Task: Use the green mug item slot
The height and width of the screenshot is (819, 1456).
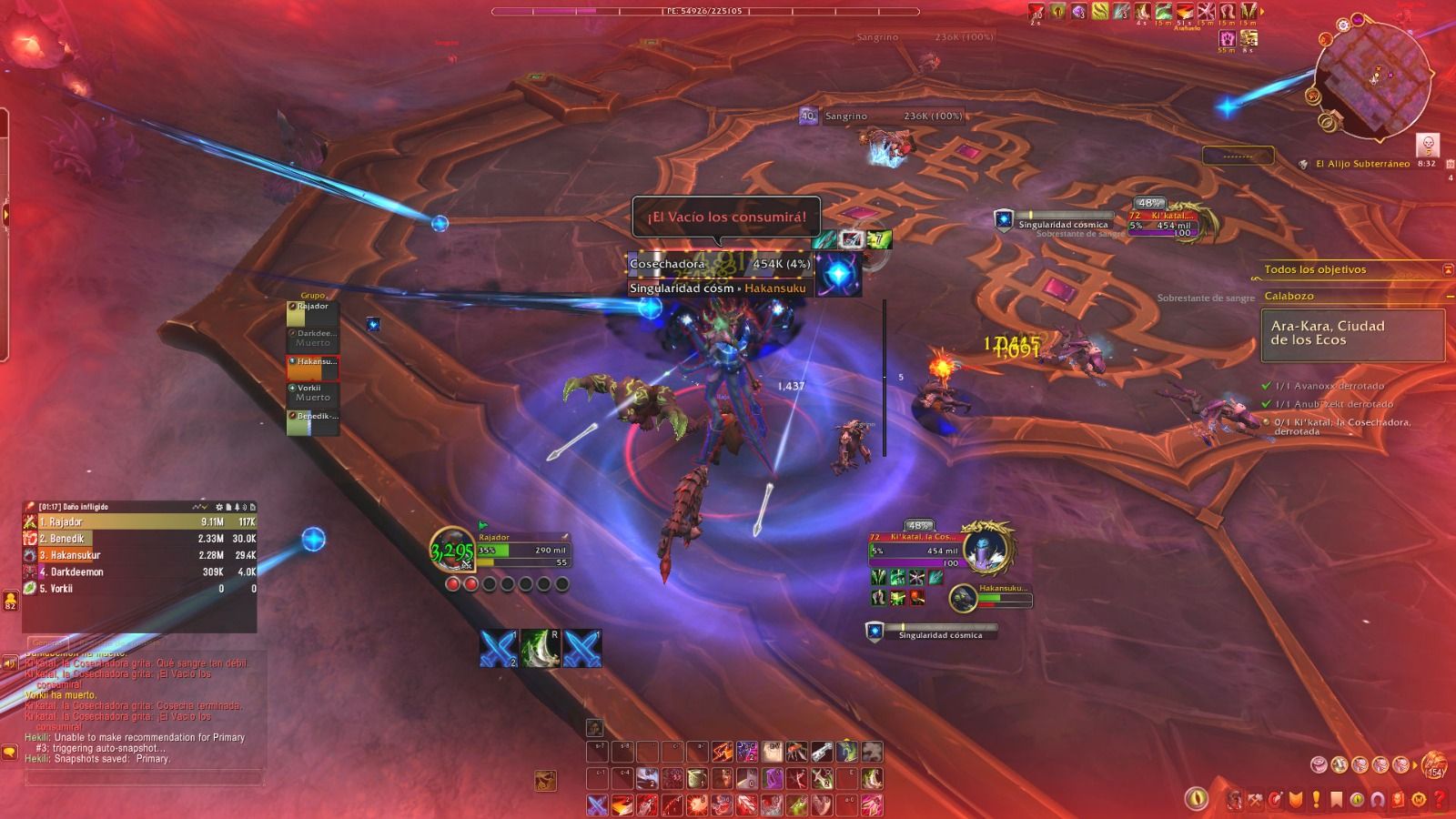Action: click(x=696, y=779)
